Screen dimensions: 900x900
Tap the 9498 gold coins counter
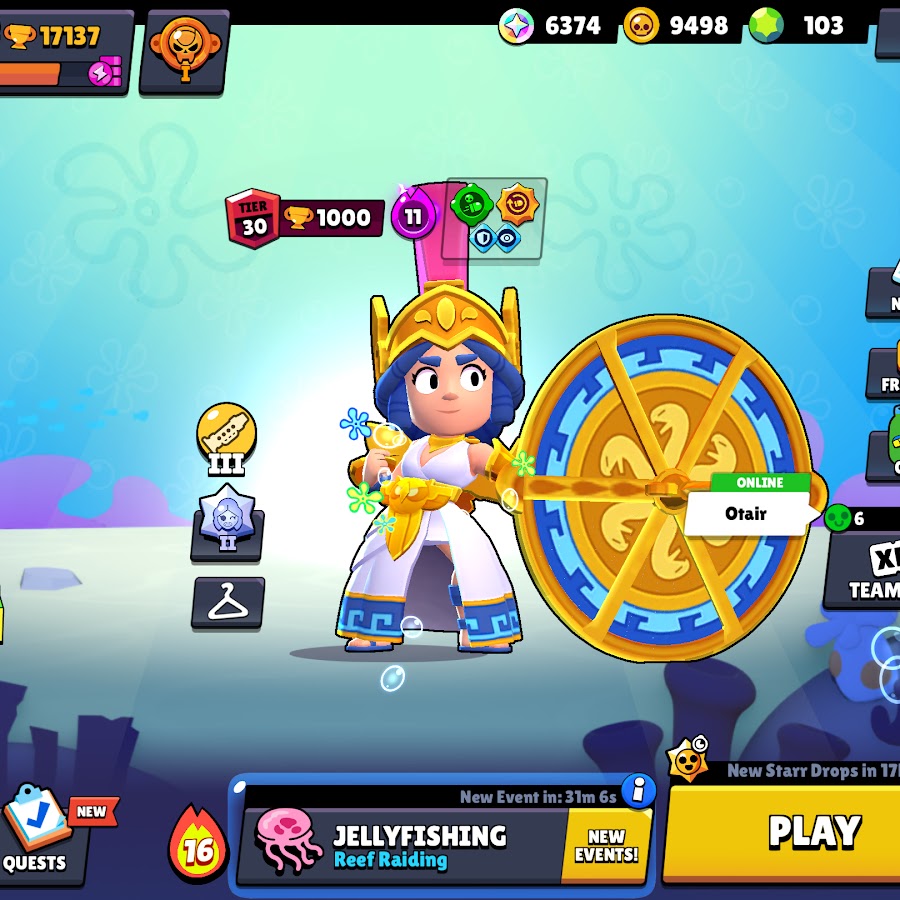tap(677, 26)
